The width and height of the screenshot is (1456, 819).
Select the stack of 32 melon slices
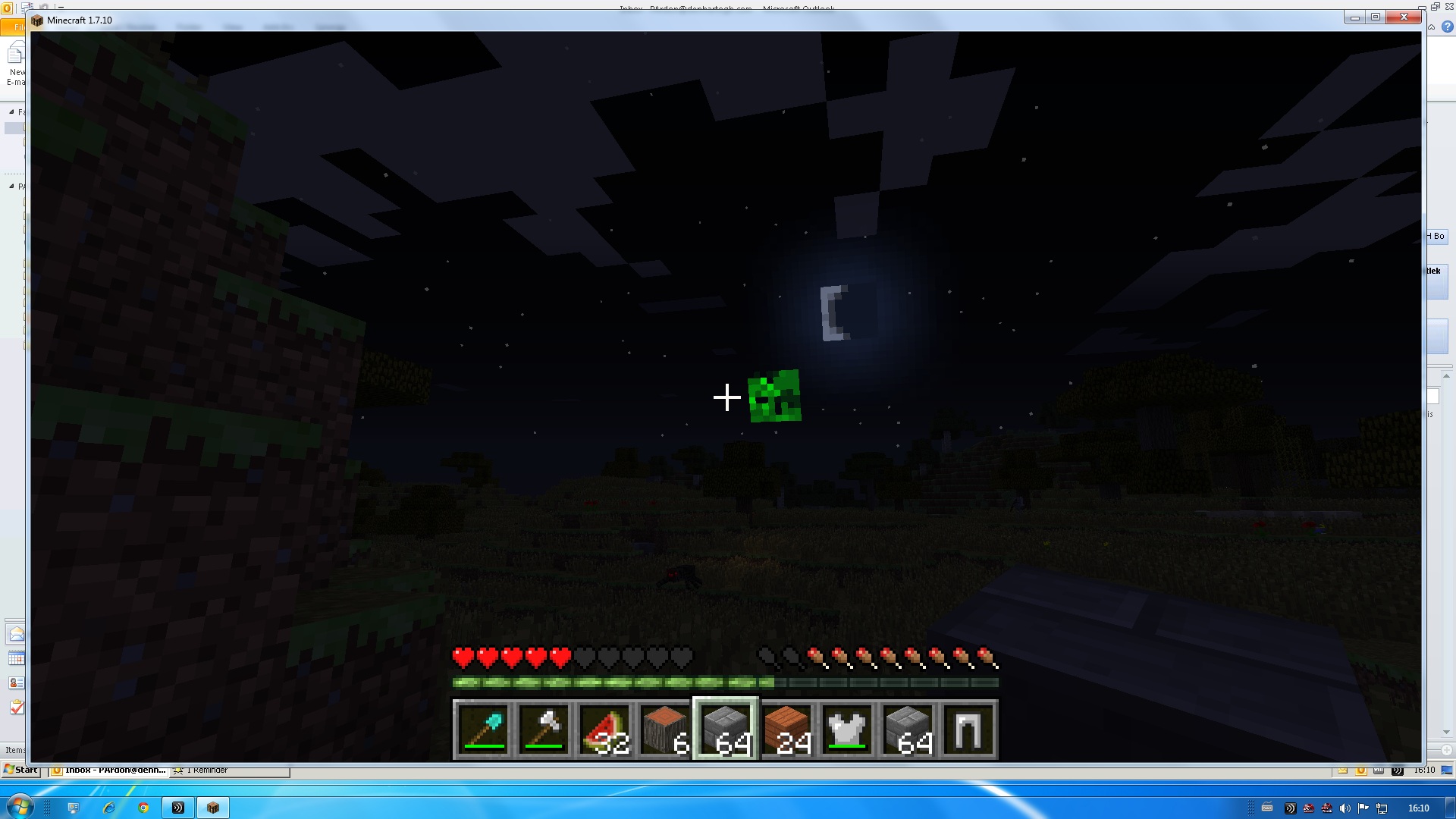coord(605,726)
